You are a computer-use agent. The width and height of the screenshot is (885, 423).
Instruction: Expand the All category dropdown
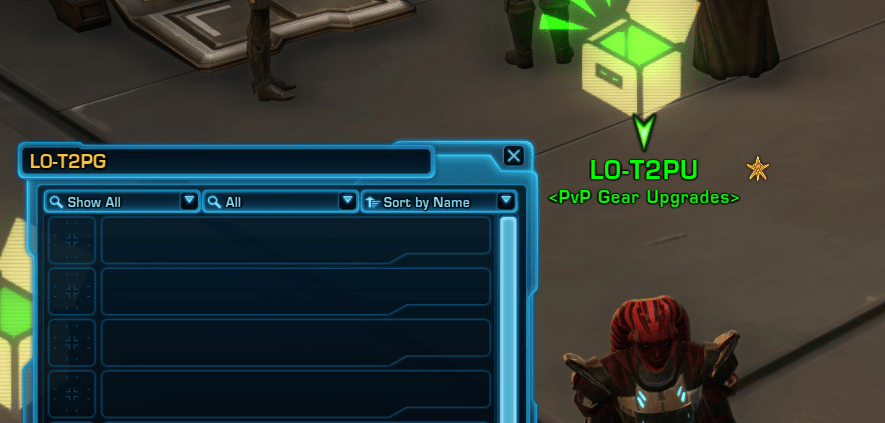coord(280,202)
